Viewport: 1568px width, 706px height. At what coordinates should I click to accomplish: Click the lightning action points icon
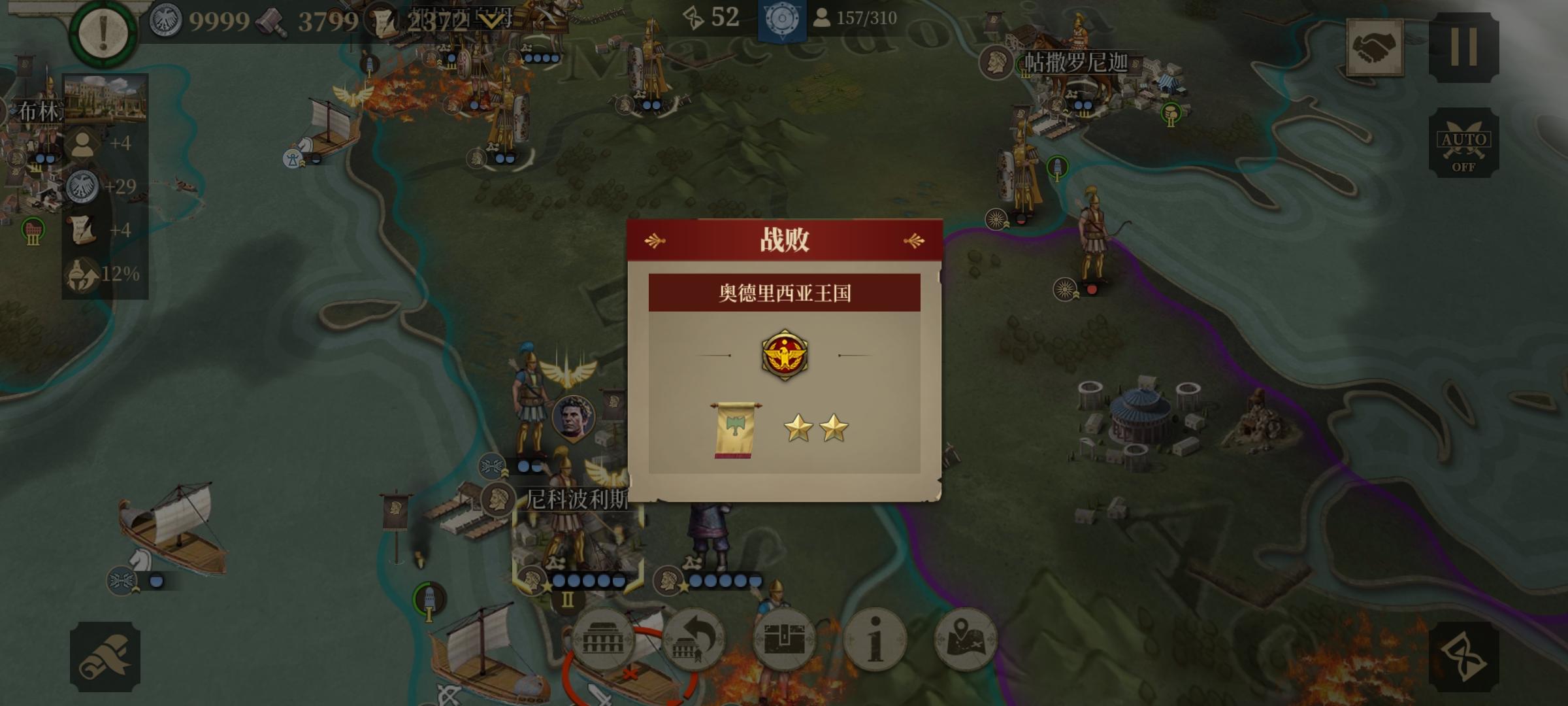693,18
